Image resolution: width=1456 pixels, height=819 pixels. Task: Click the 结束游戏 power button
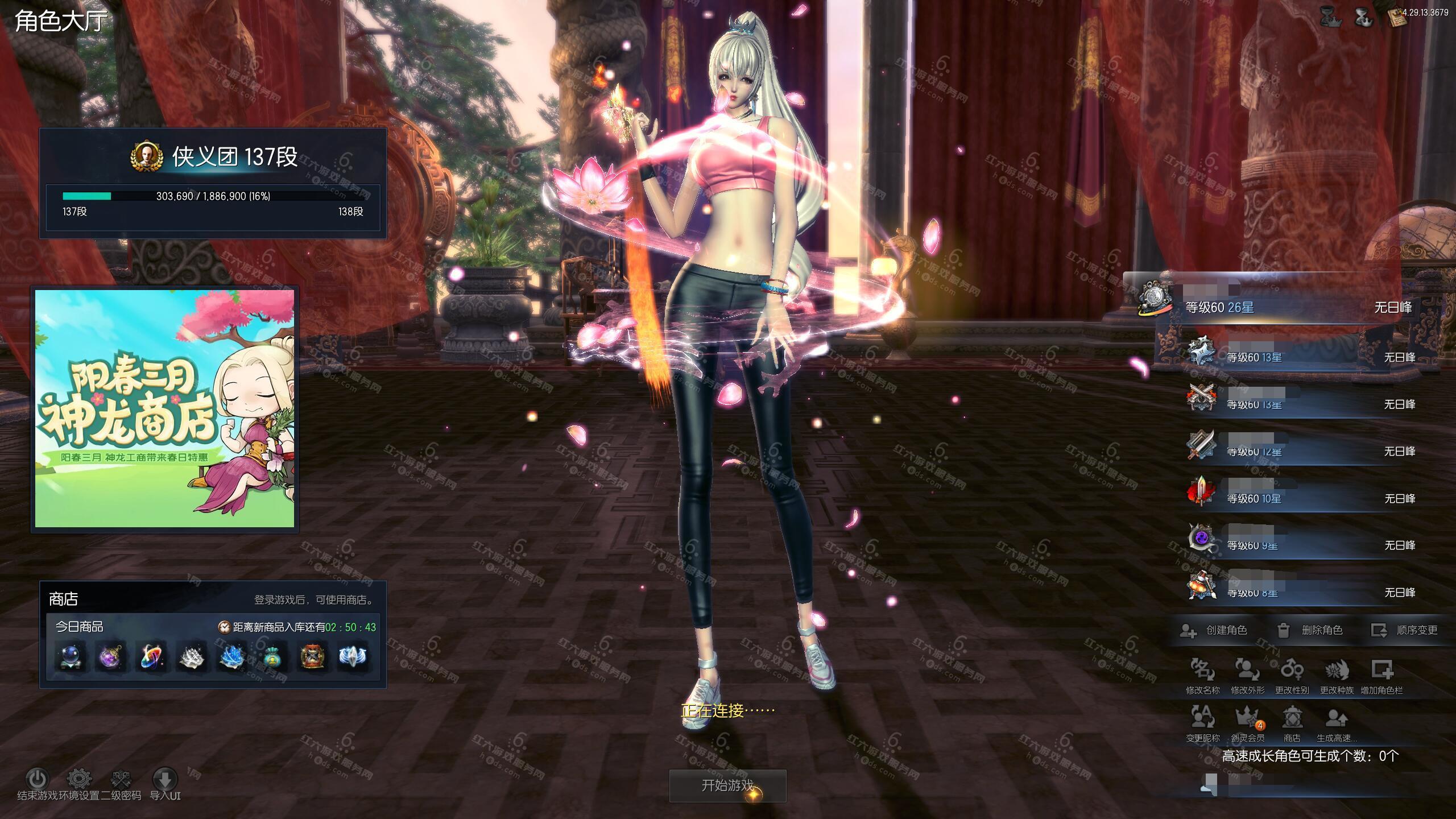(38, 779)
